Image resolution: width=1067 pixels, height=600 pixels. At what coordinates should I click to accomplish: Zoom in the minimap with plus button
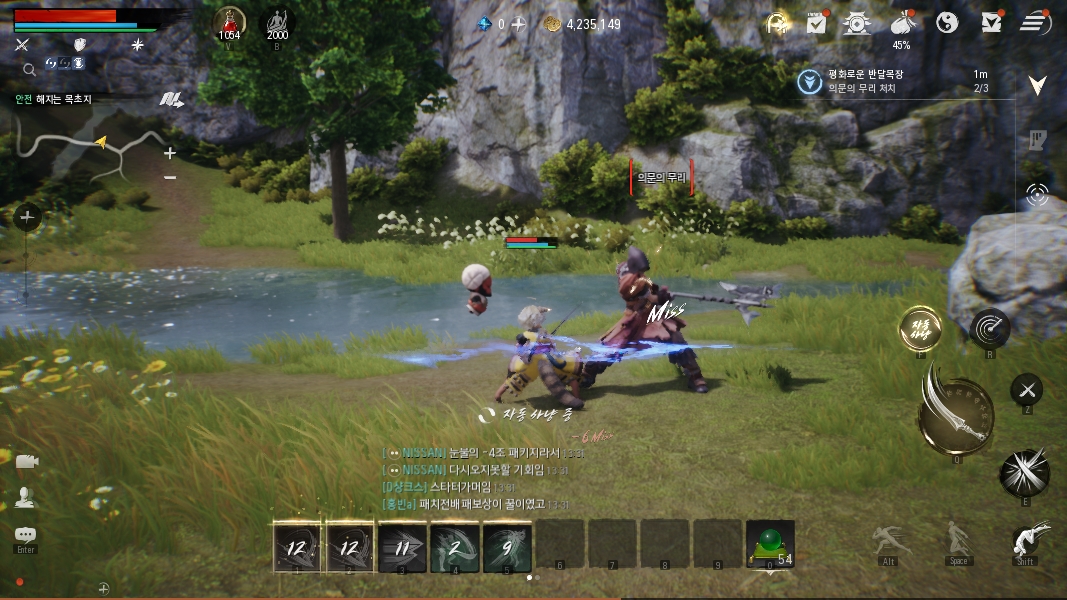170,153
